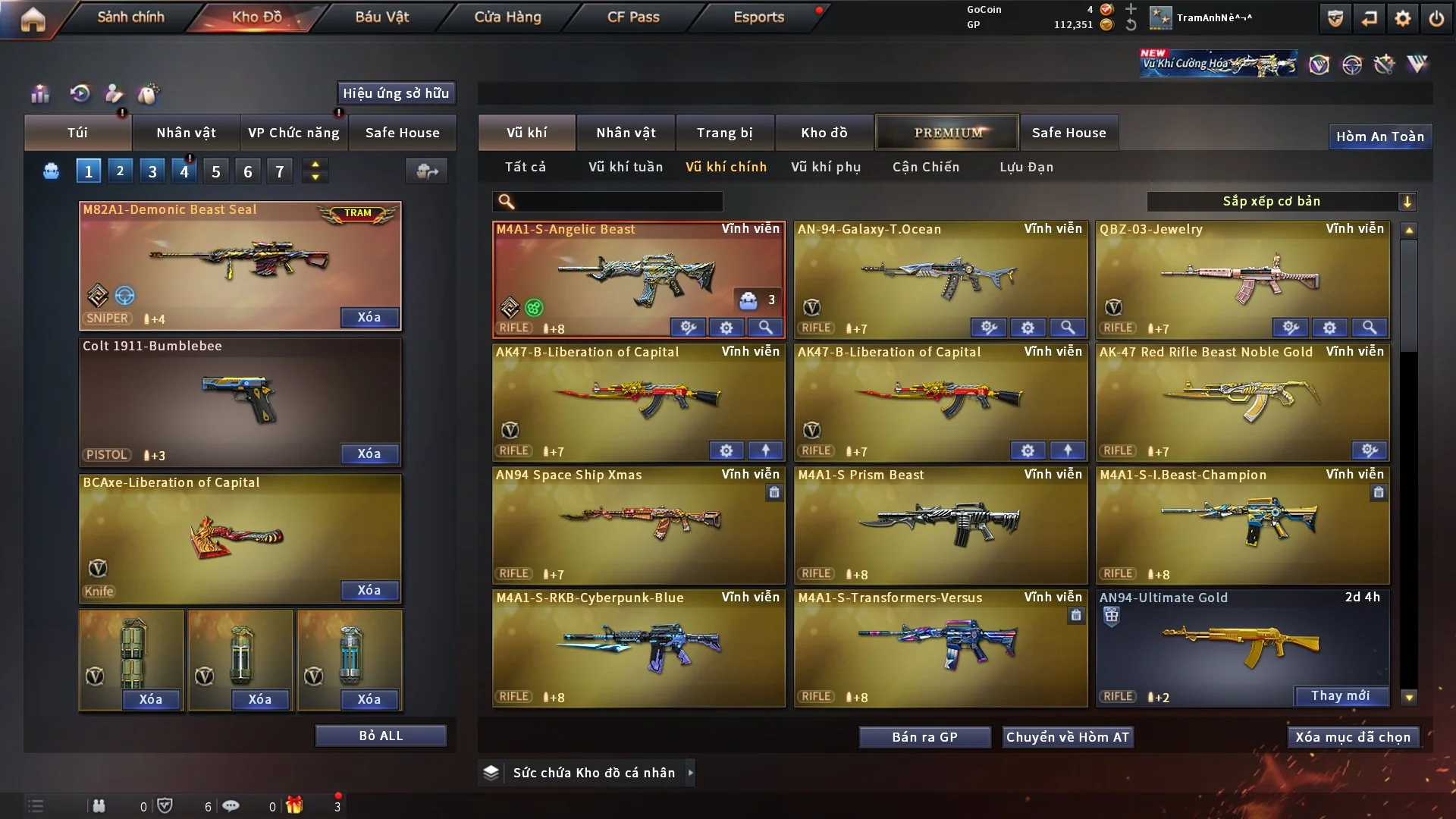Filter by Cận Chiến melee weapons
This screenshot has height=819, width=1456.
[925, 167]
